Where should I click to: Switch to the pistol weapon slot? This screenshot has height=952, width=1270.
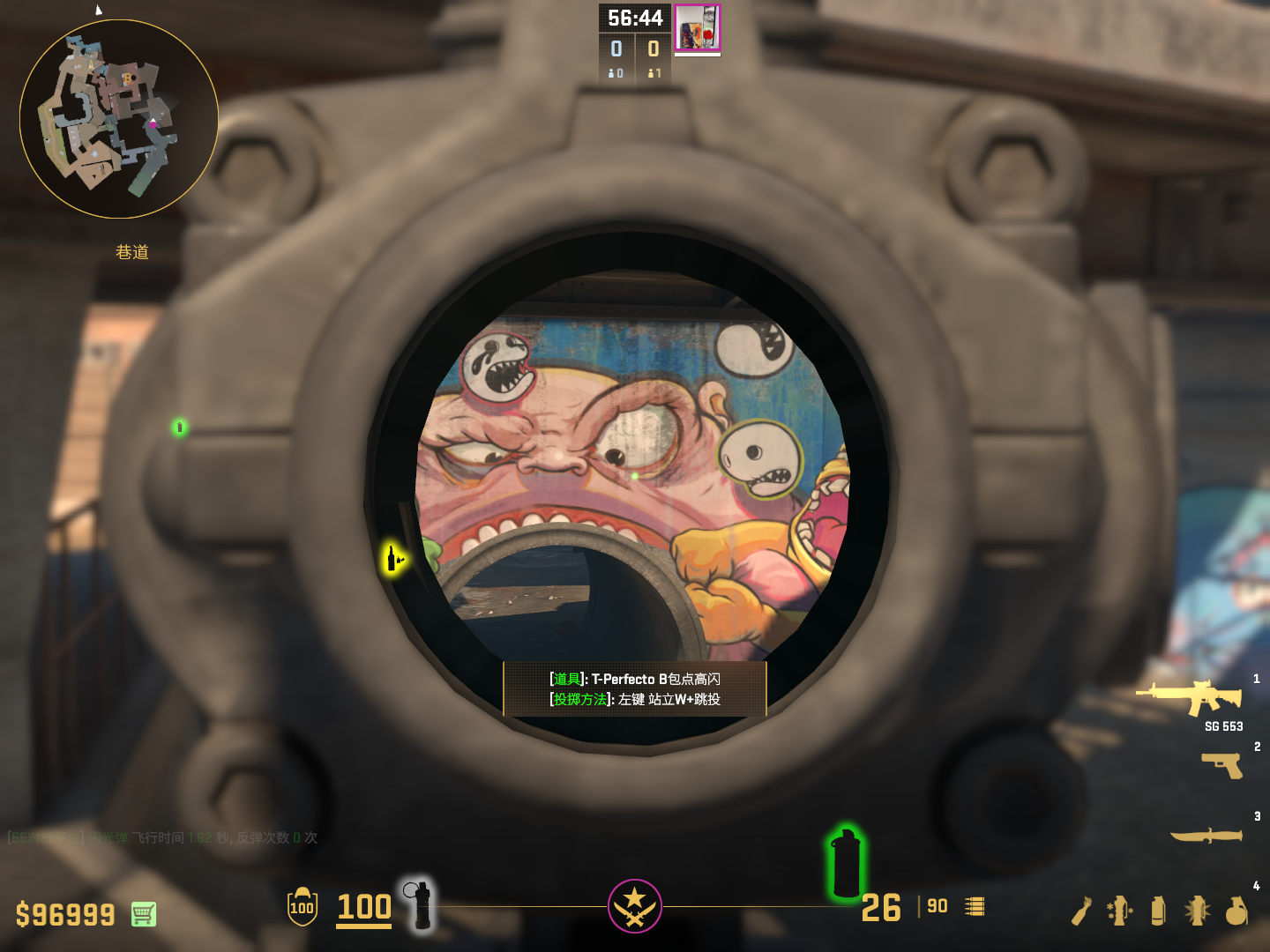(x=1222, y=764)
